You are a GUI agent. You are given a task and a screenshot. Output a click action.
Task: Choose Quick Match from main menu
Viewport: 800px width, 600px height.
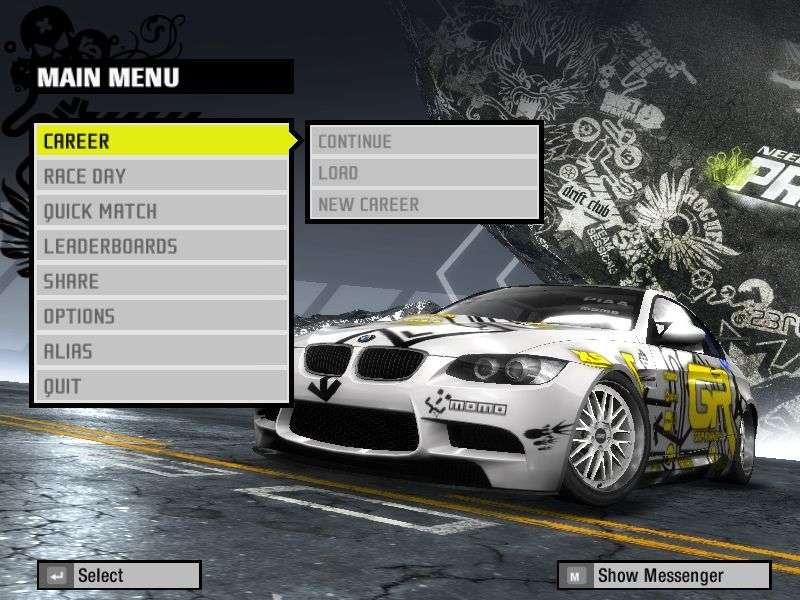point(162,211)
